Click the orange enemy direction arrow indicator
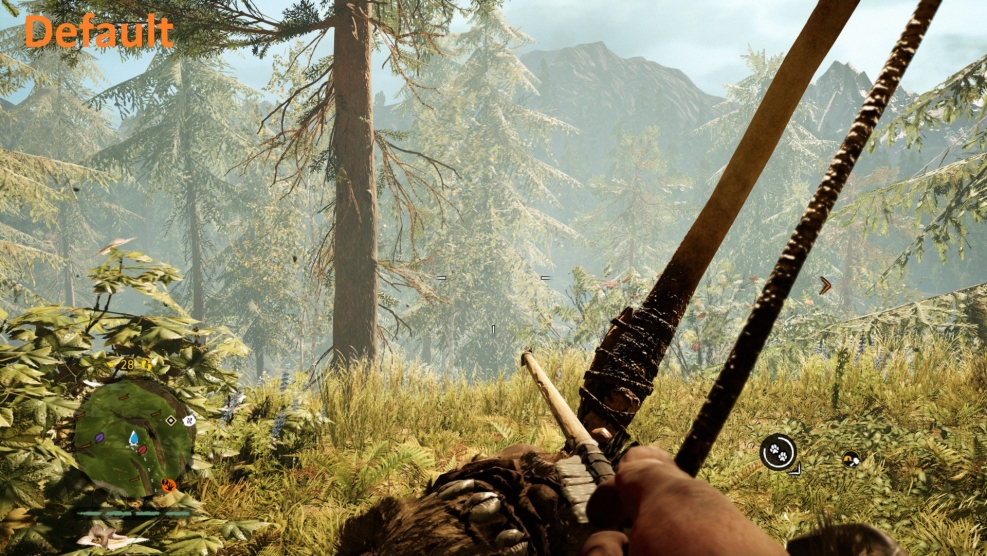The height and width of the screenshot is (556, 987). pos(825,285)
